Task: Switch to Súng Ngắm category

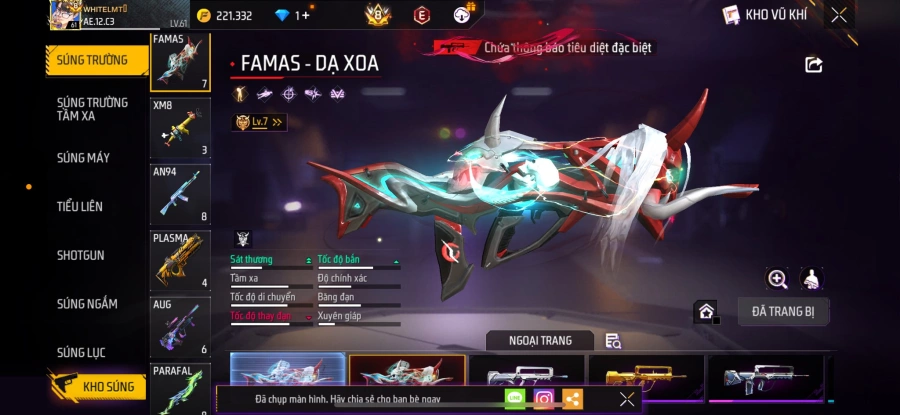Action: 87,304
